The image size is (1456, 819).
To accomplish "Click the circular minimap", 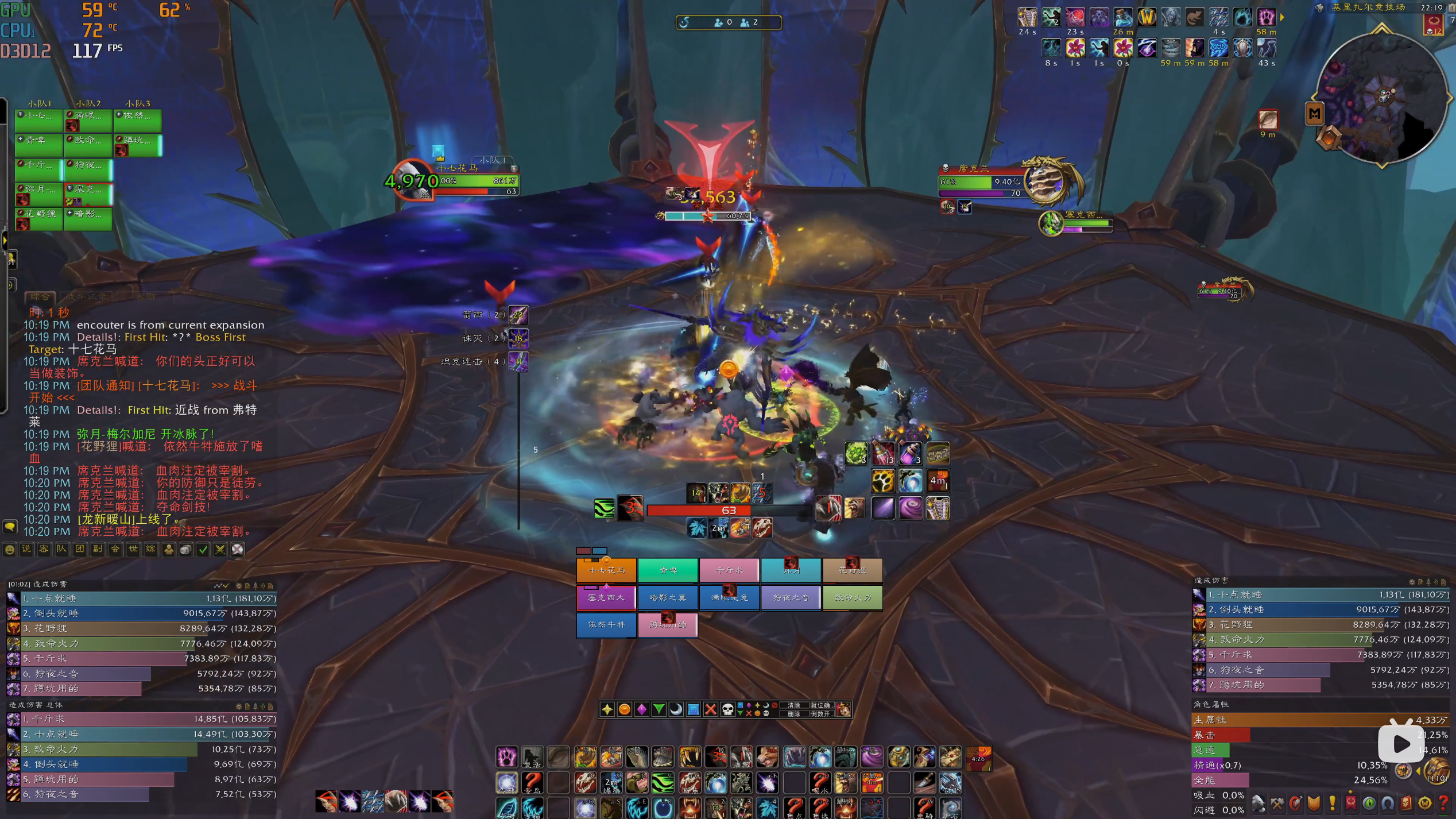I will (1380, 98).
